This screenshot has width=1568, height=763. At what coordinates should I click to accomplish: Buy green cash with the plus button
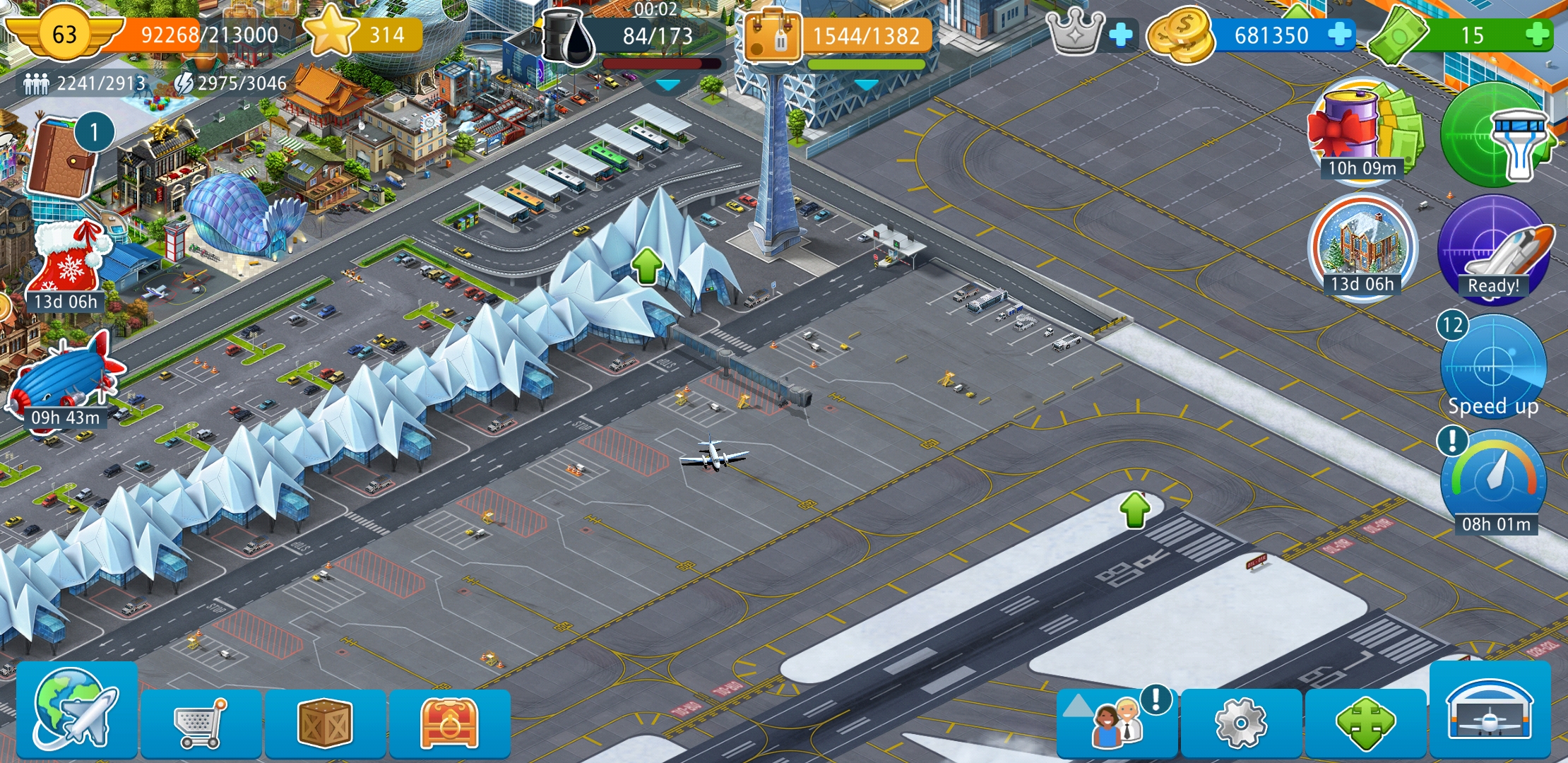[x=1537, y=35]
